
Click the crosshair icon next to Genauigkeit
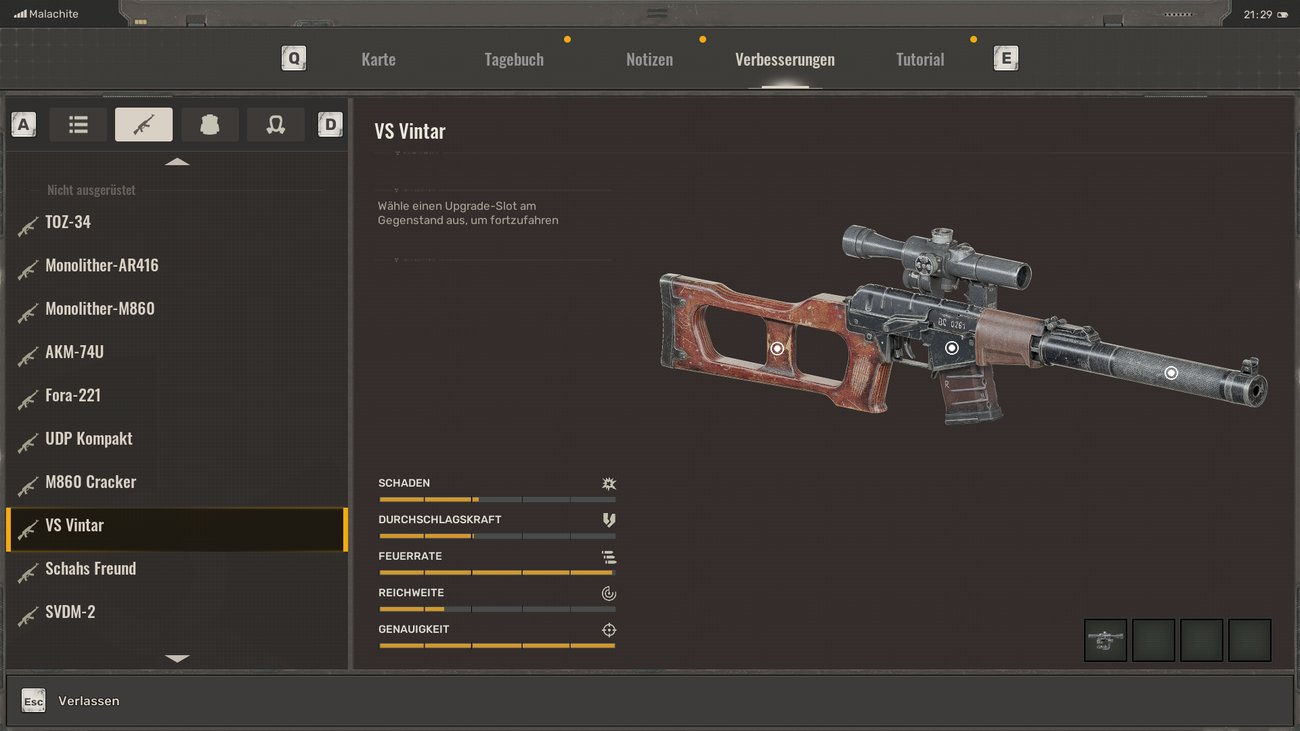pos(608,629)
